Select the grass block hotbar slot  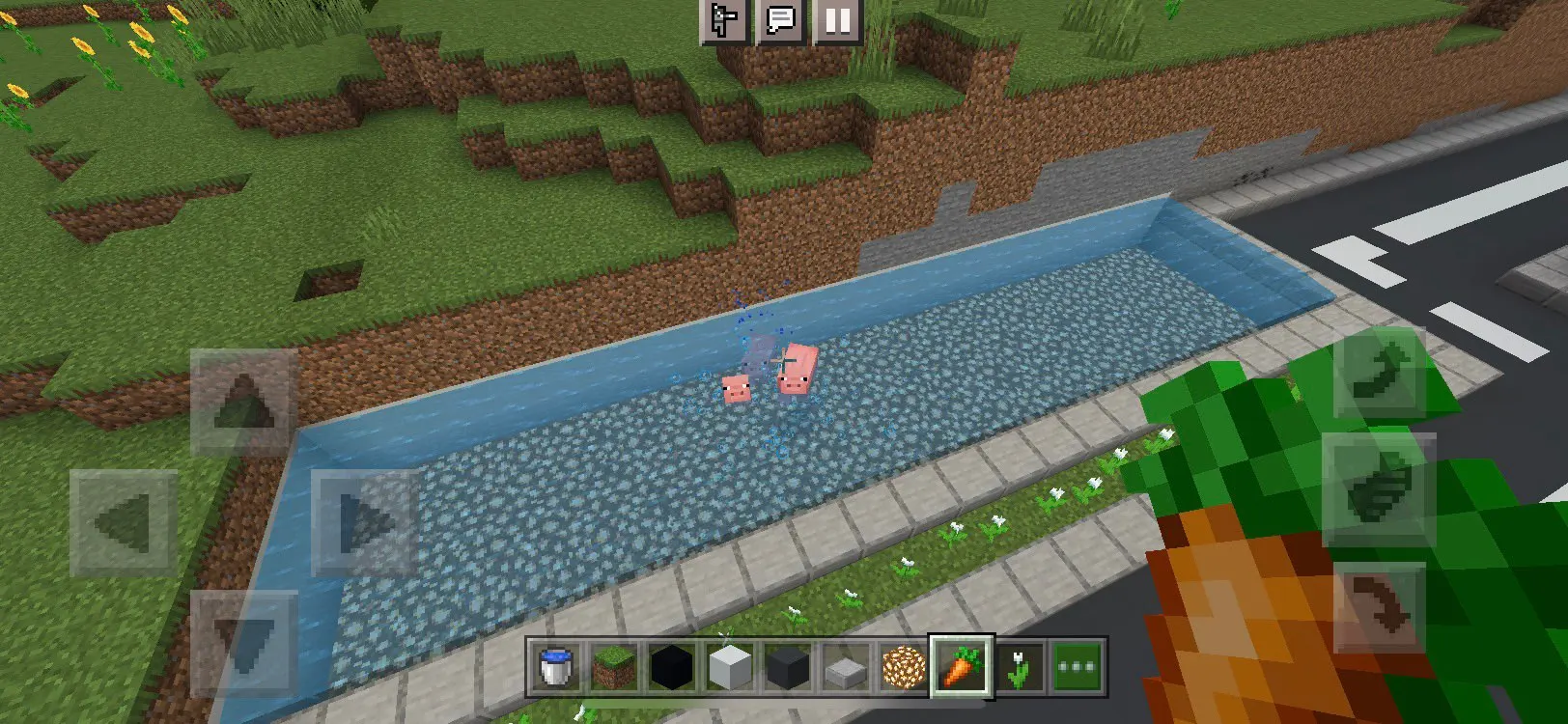click(614, 666)
